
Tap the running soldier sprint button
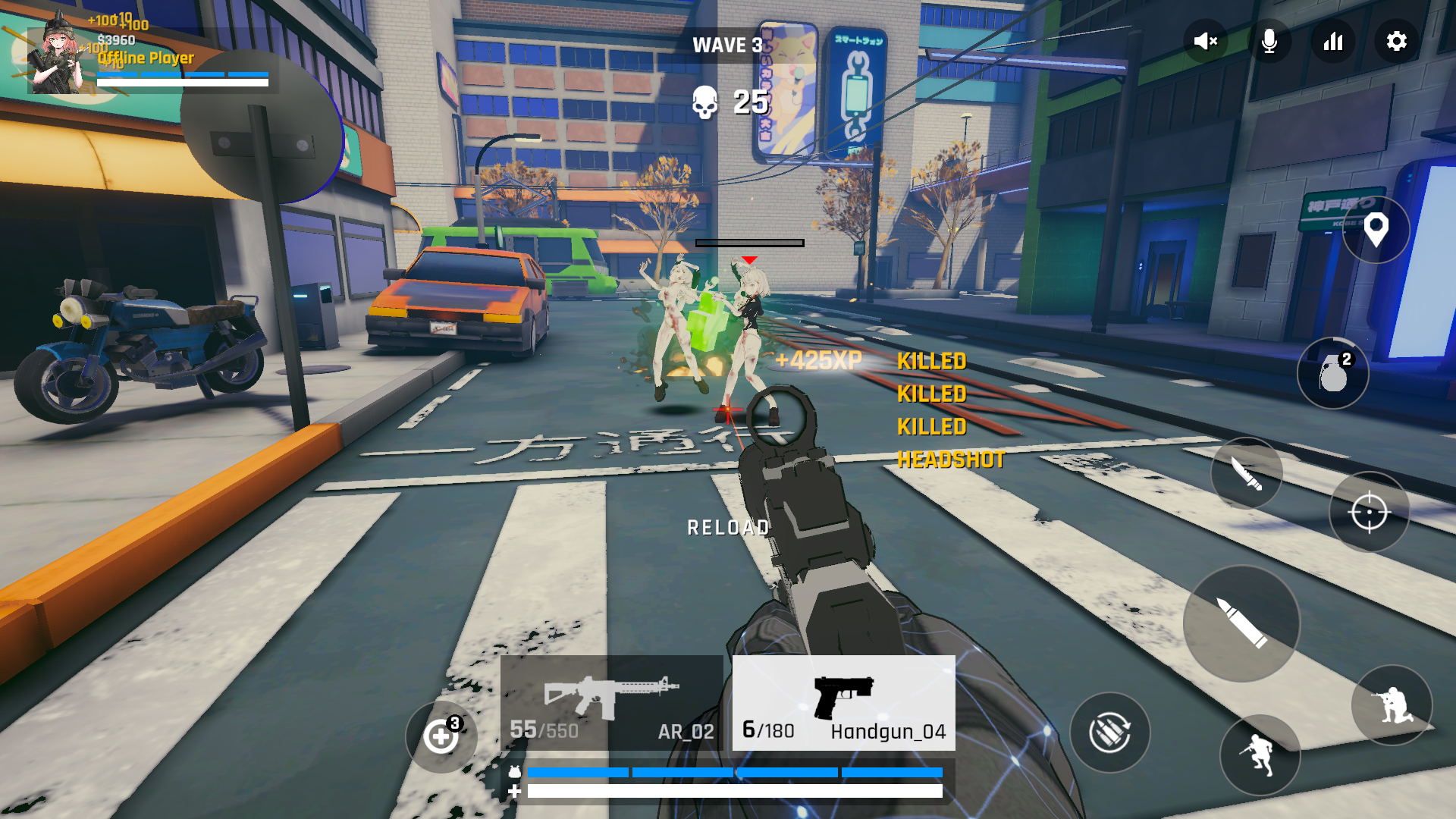pyautogui.click(x=1260, y=755)
